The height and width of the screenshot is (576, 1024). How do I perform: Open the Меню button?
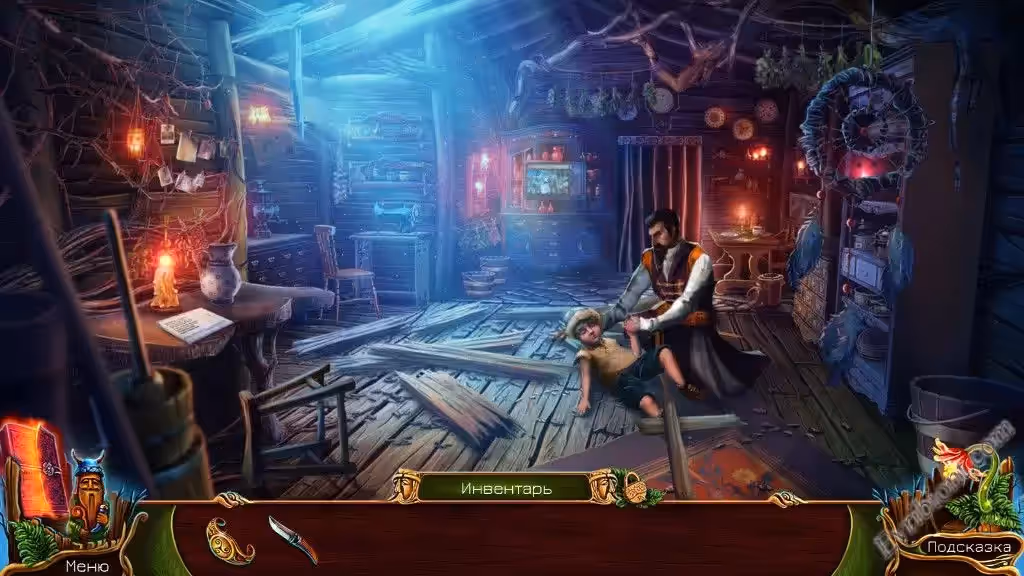point(87,565)
